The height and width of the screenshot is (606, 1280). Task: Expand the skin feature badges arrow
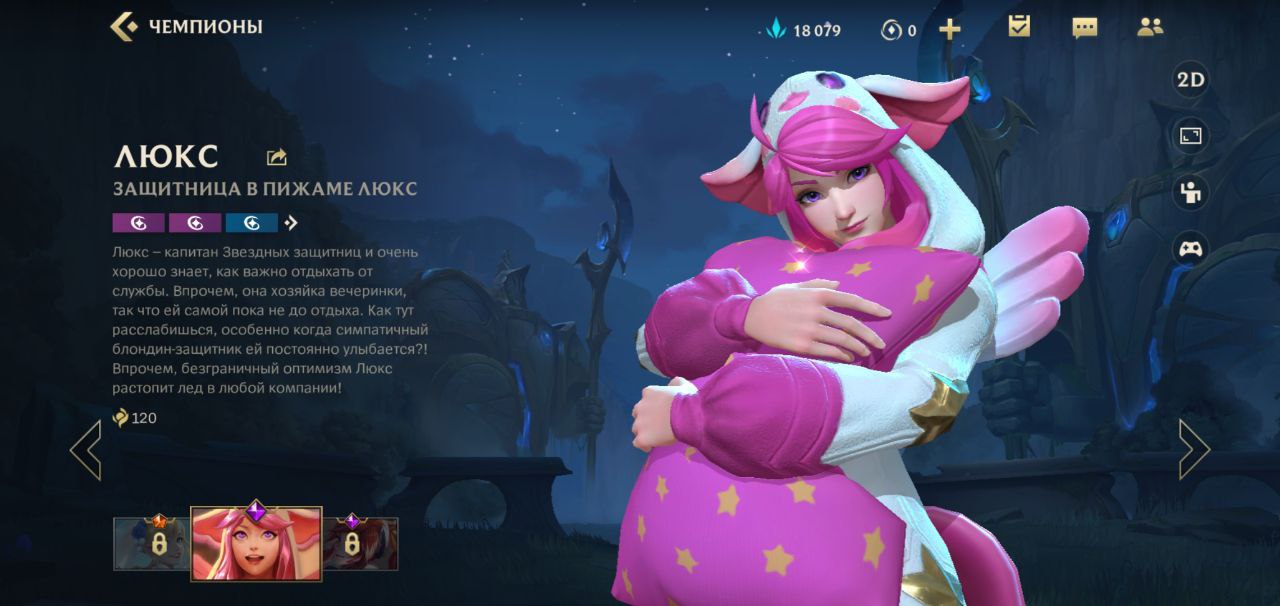pos(291,223)
